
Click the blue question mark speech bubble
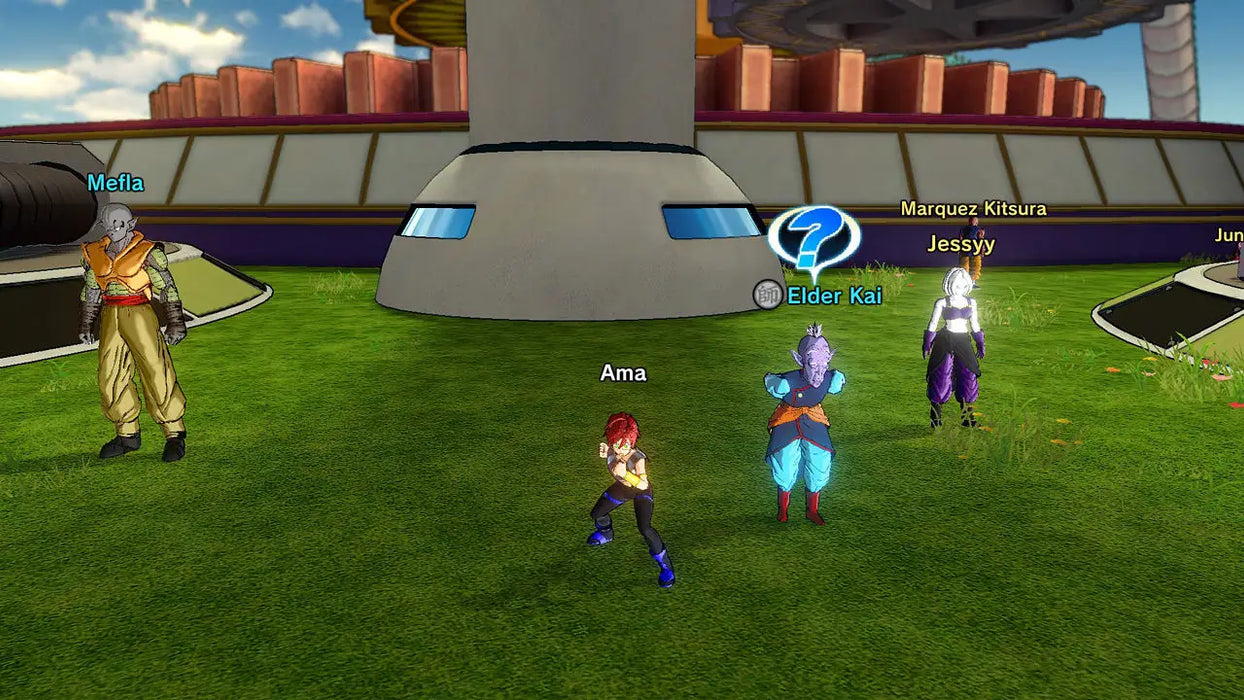click(814, 237)
